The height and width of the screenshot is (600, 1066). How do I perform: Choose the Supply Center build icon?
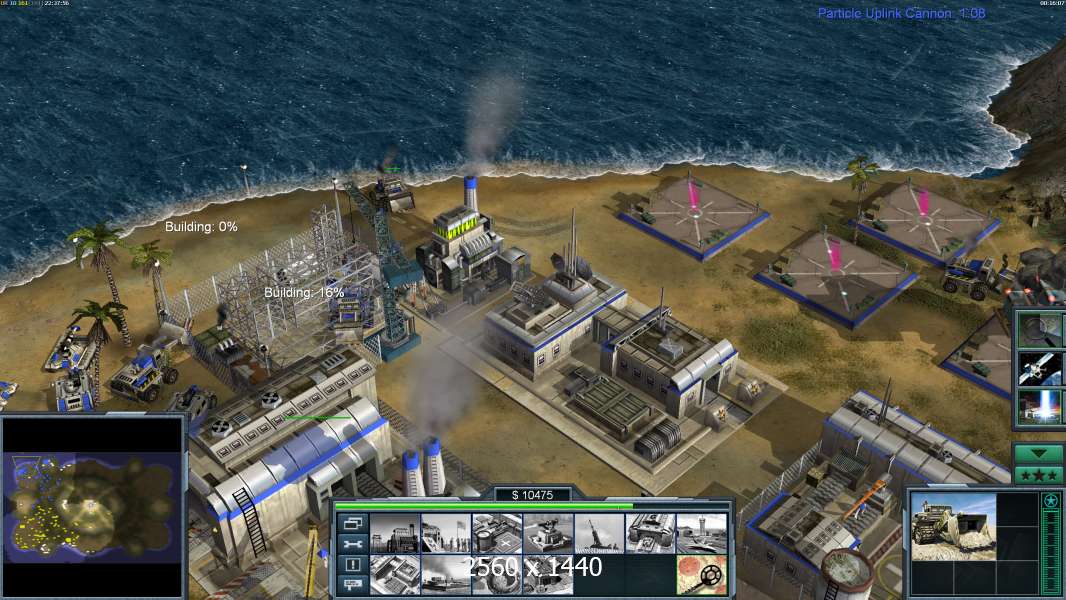pyautogui.click(x=496, y=534)
